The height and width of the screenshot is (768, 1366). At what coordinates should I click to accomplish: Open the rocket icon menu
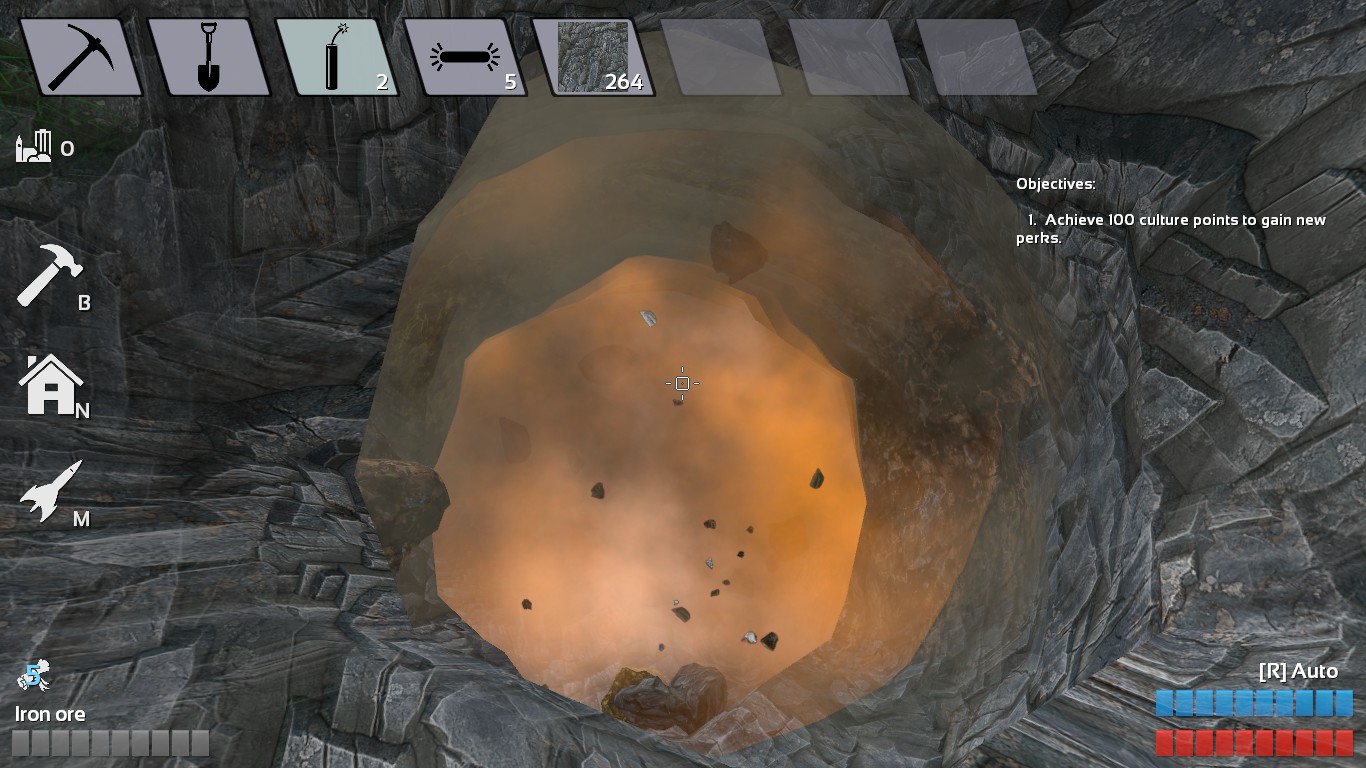point(46,492)
